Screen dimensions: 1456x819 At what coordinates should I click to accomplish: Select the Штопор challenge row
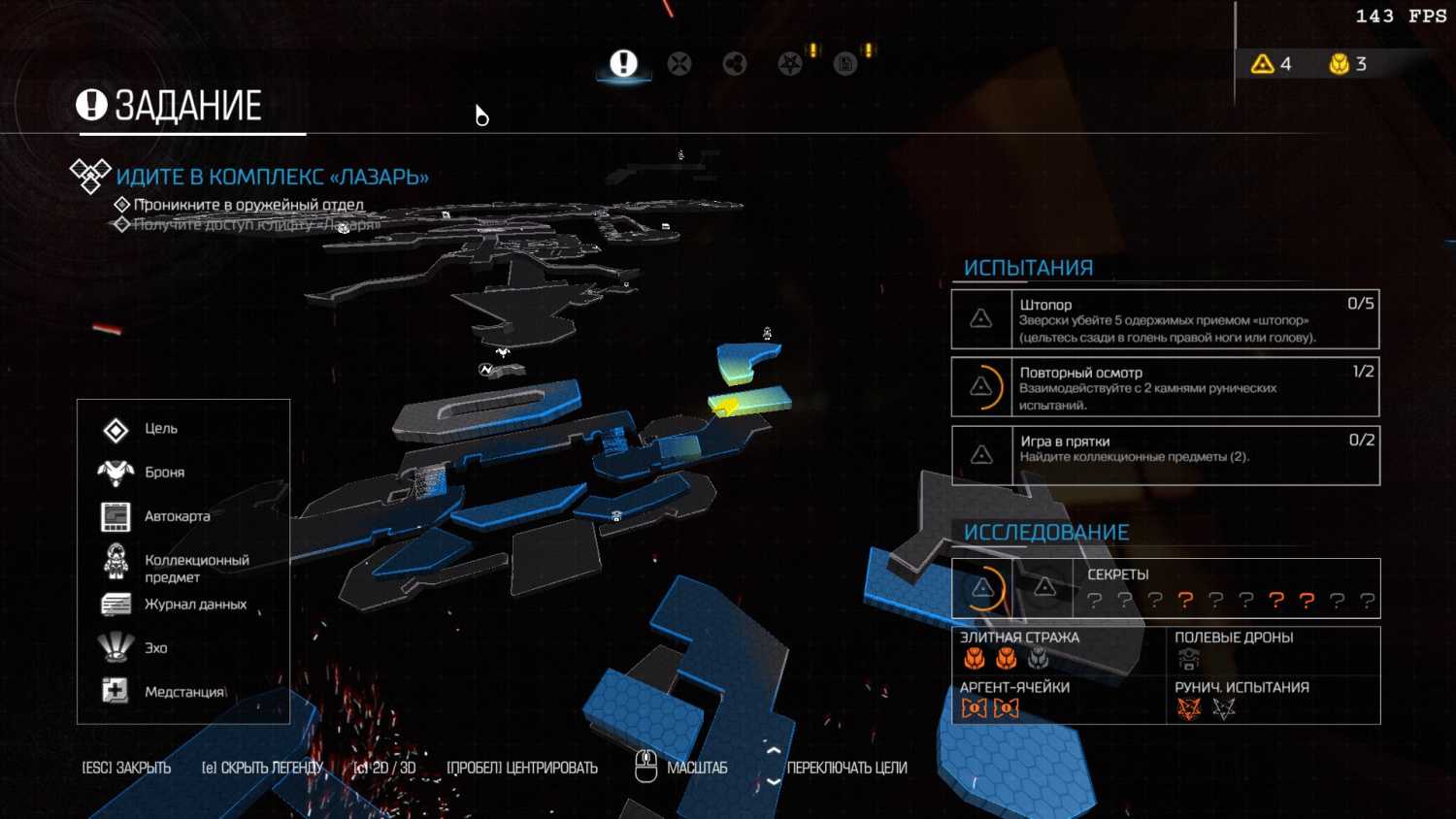tap(1165, 319)
